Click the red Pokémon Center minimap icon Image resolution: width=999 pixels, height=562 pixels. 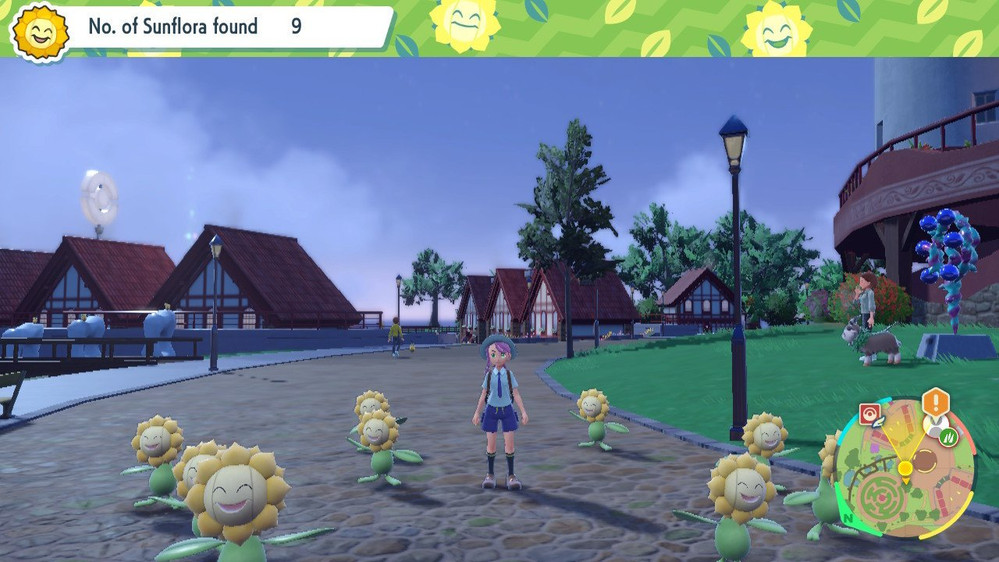coord(871,412)
